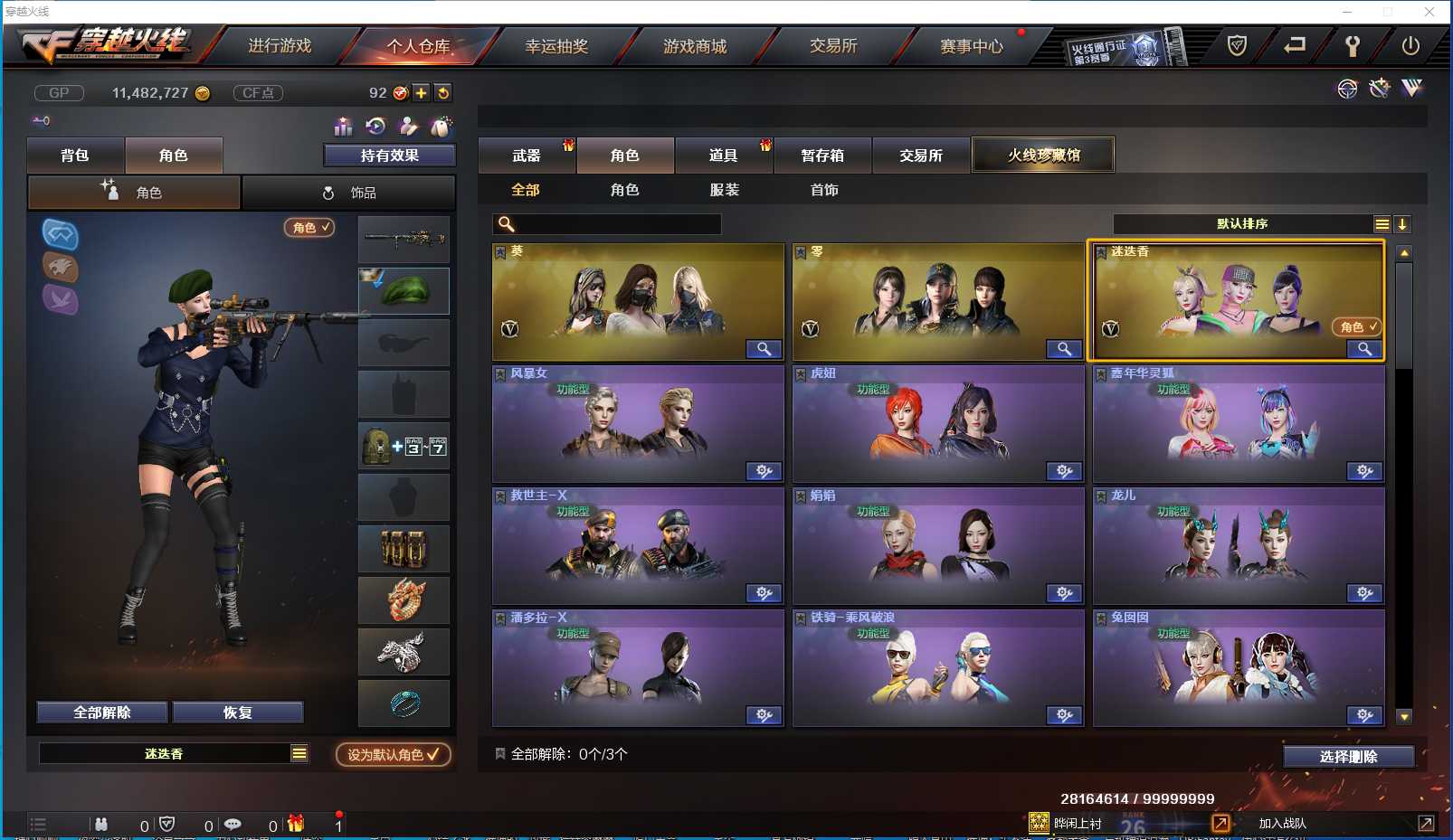This screenshot has height=840, width=1453.
Task: Click the crosshair icon in the top right
Action: click(1347, 89)
